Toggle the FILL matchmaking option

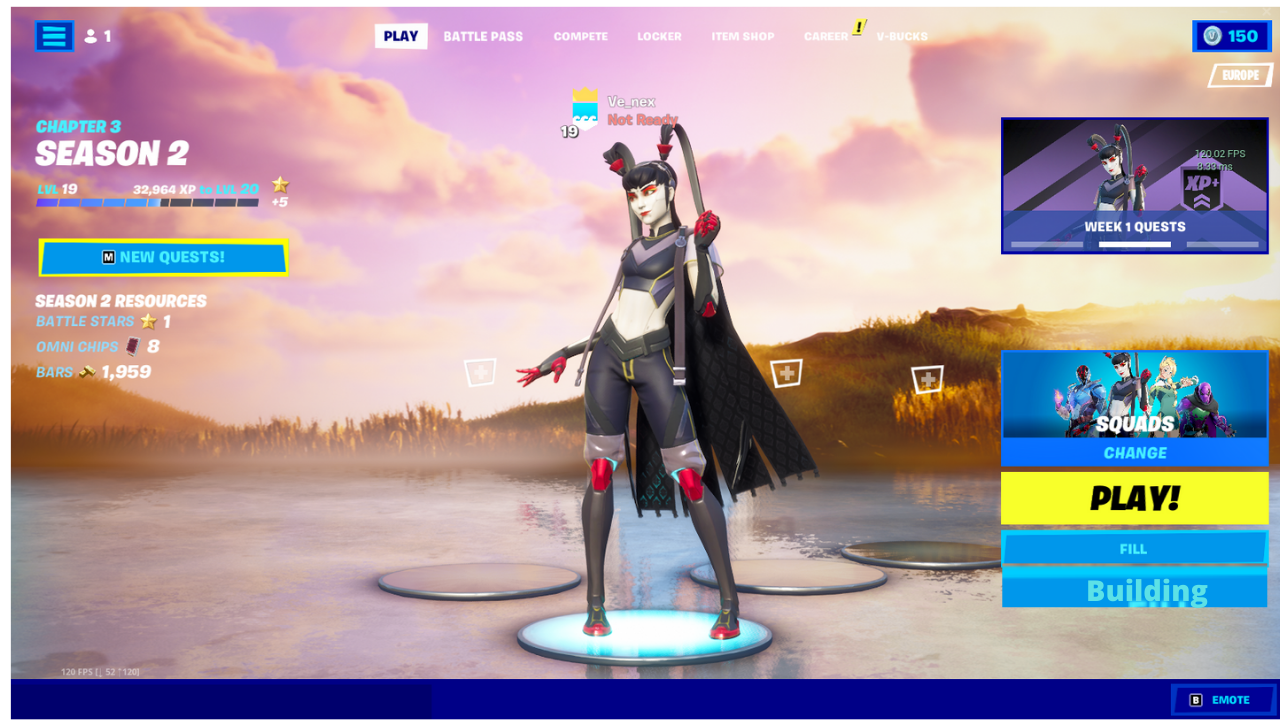tap(1135, 548)
